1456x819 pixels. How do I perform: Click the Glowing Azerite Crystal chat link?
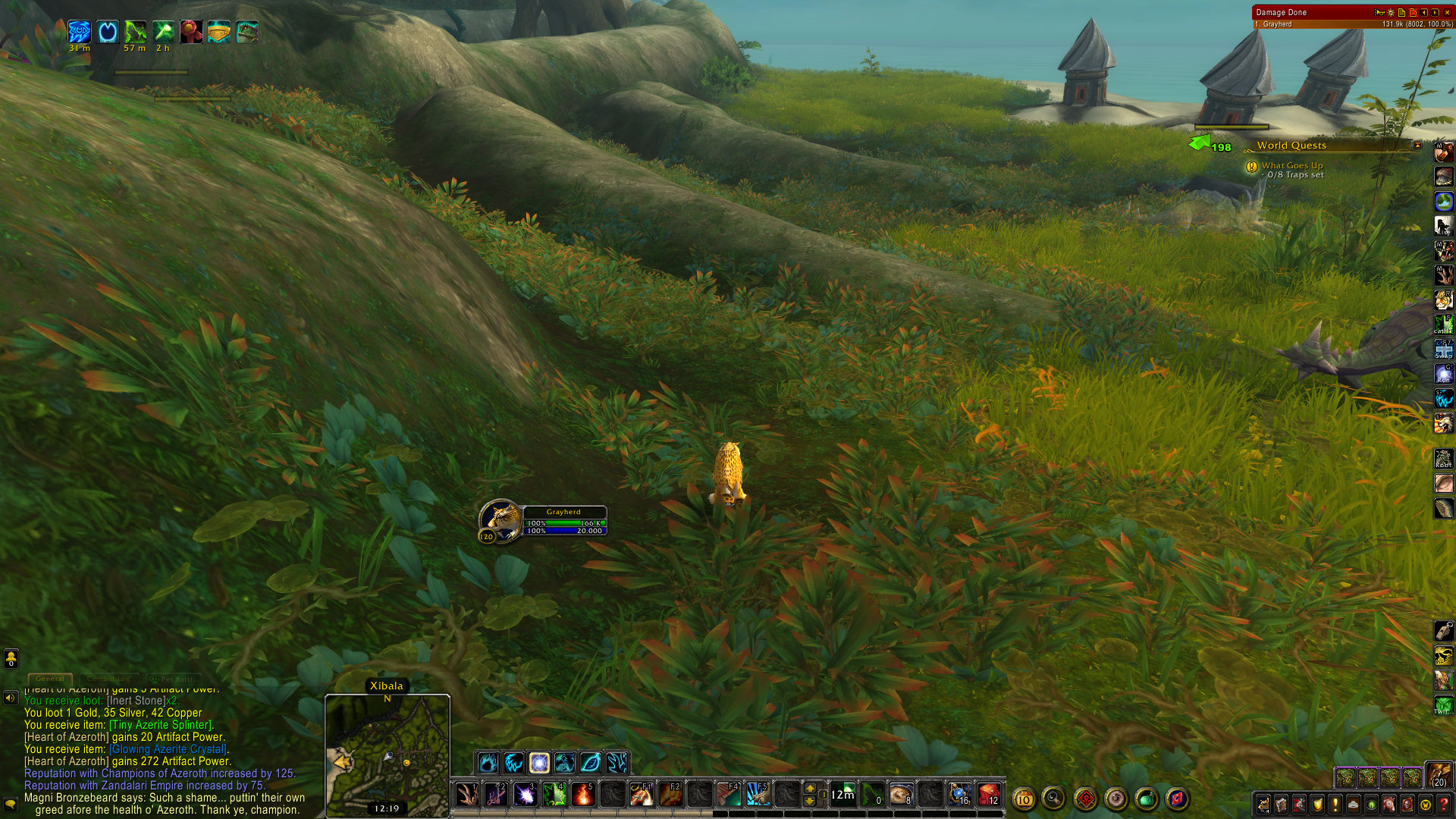pyautogui.click(x=168, y=749)
